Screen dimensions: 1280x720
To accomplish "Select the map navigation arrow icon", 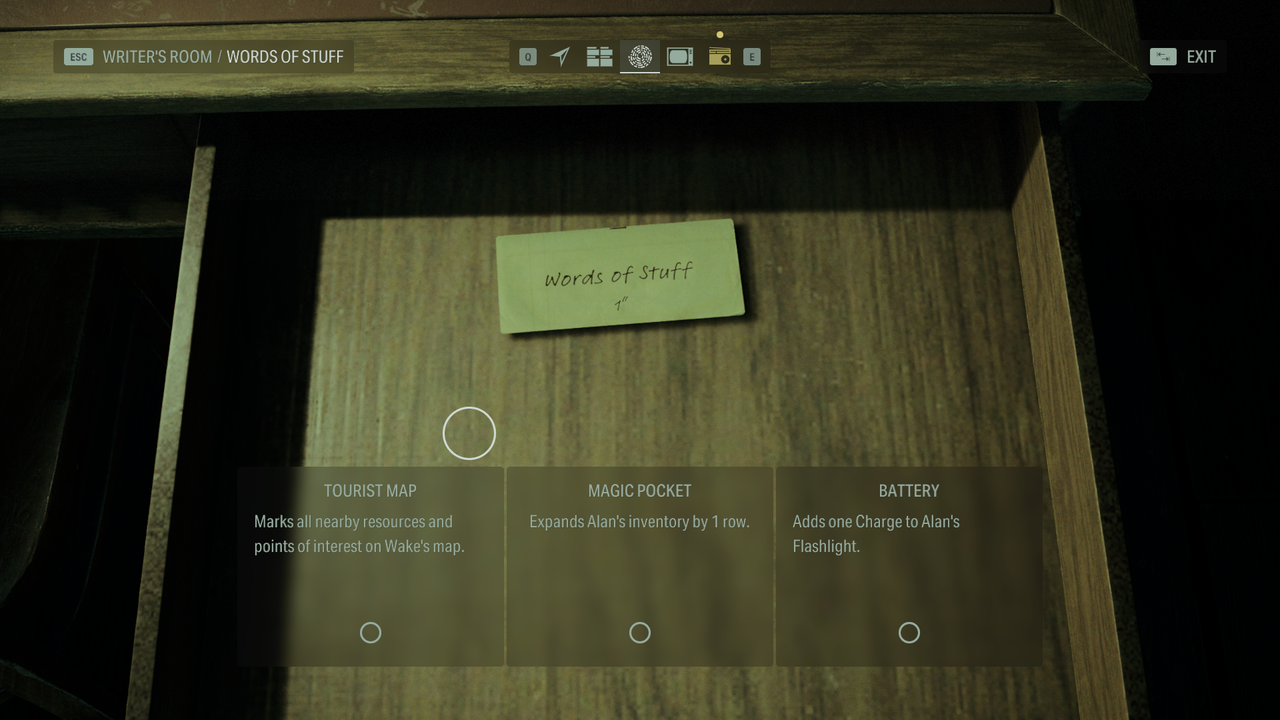I will coord(560,57).
